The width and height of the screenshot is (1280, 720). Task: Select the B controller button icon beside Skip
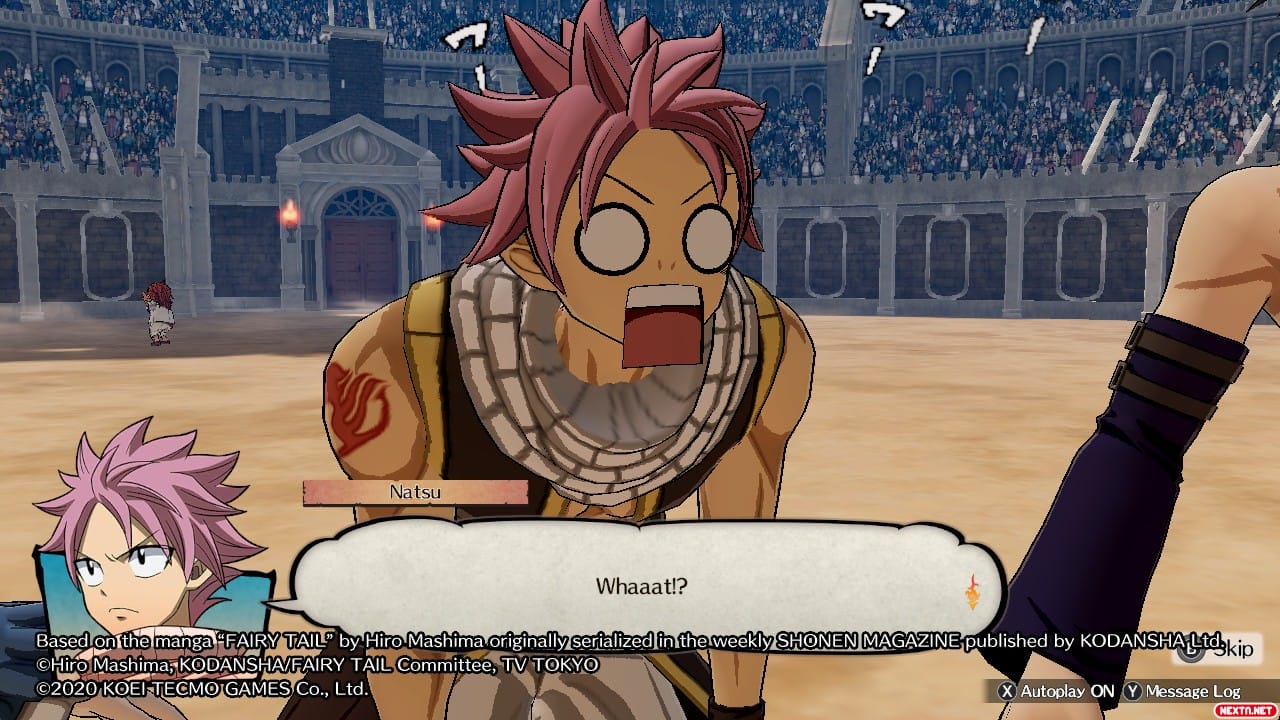(x=1190, y=648)
